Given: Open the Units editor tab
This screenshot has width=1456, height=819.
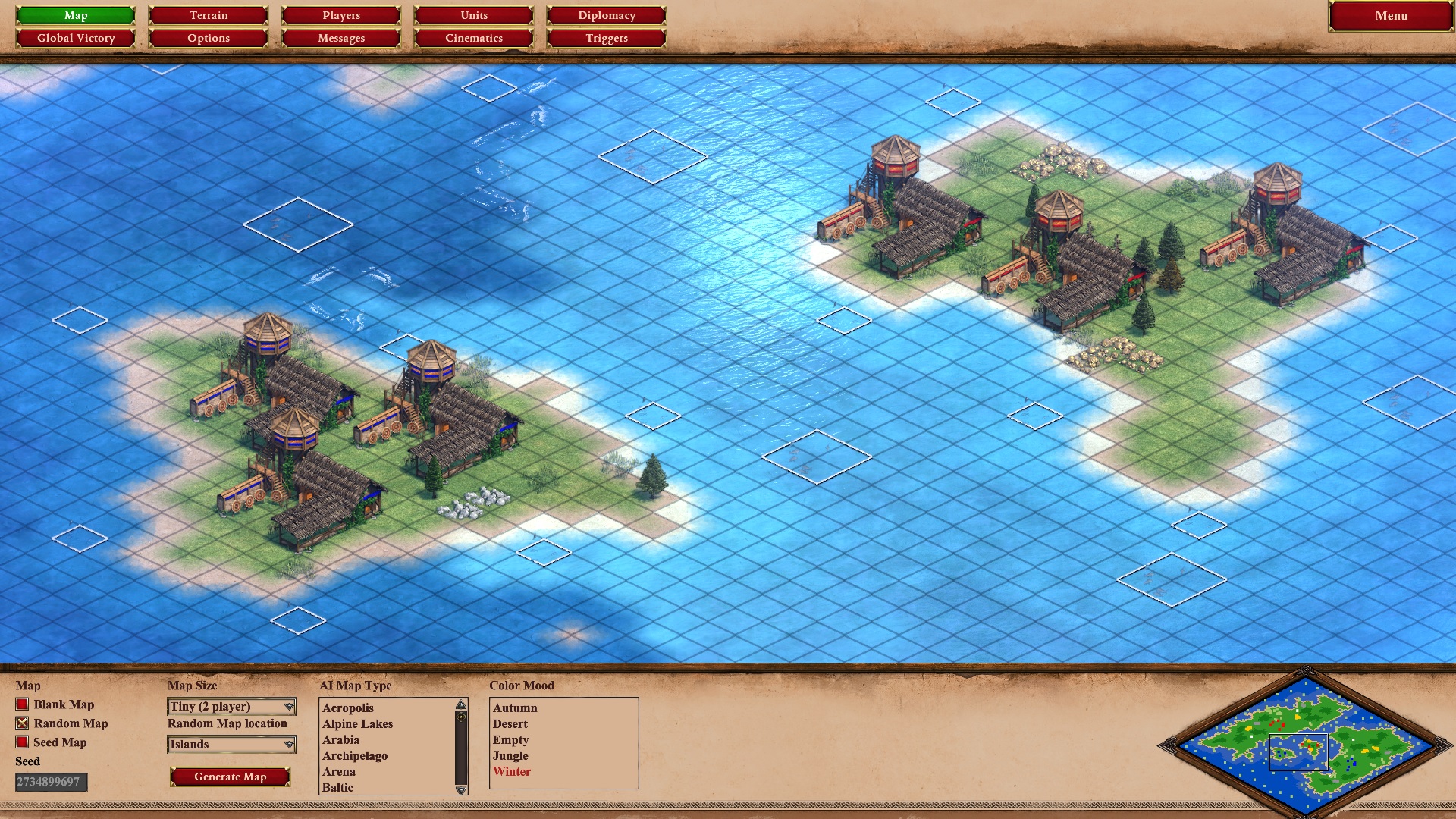Looking at the screenshot, I should pos(472,14).
